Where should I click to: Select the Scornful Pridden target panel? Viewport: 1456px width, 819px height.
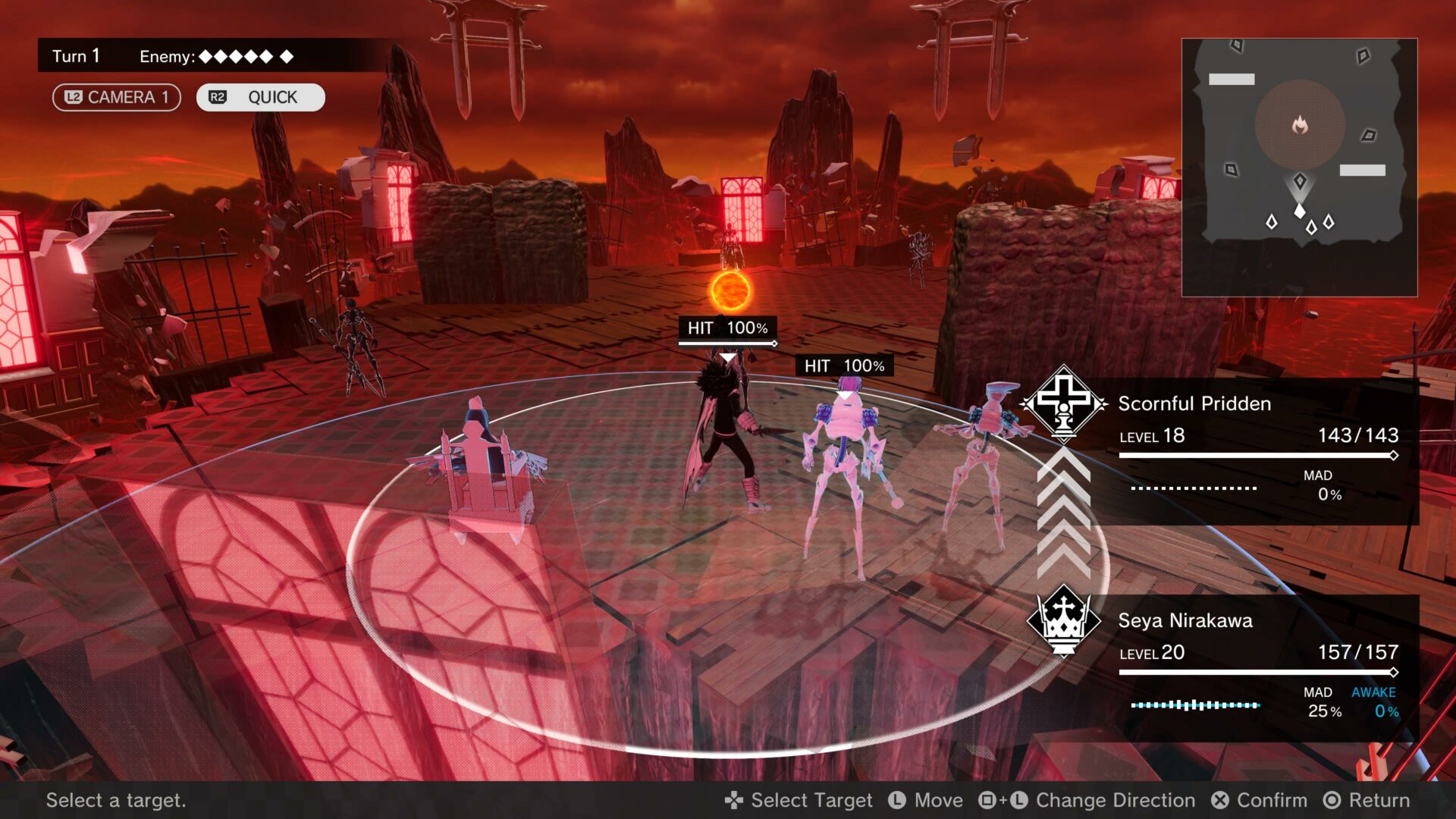pyautogui.click(x=1257, y=450)
